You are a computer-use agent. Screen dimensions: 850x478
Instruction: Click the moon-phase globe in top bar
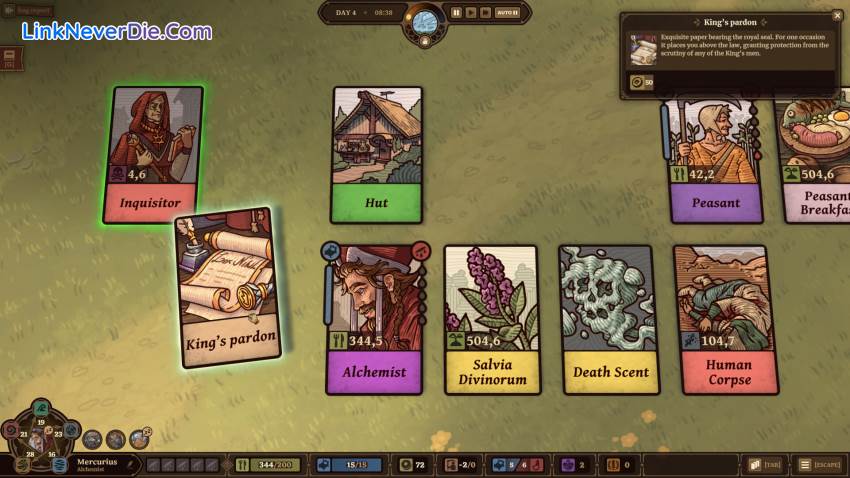[x=425, y=20]
